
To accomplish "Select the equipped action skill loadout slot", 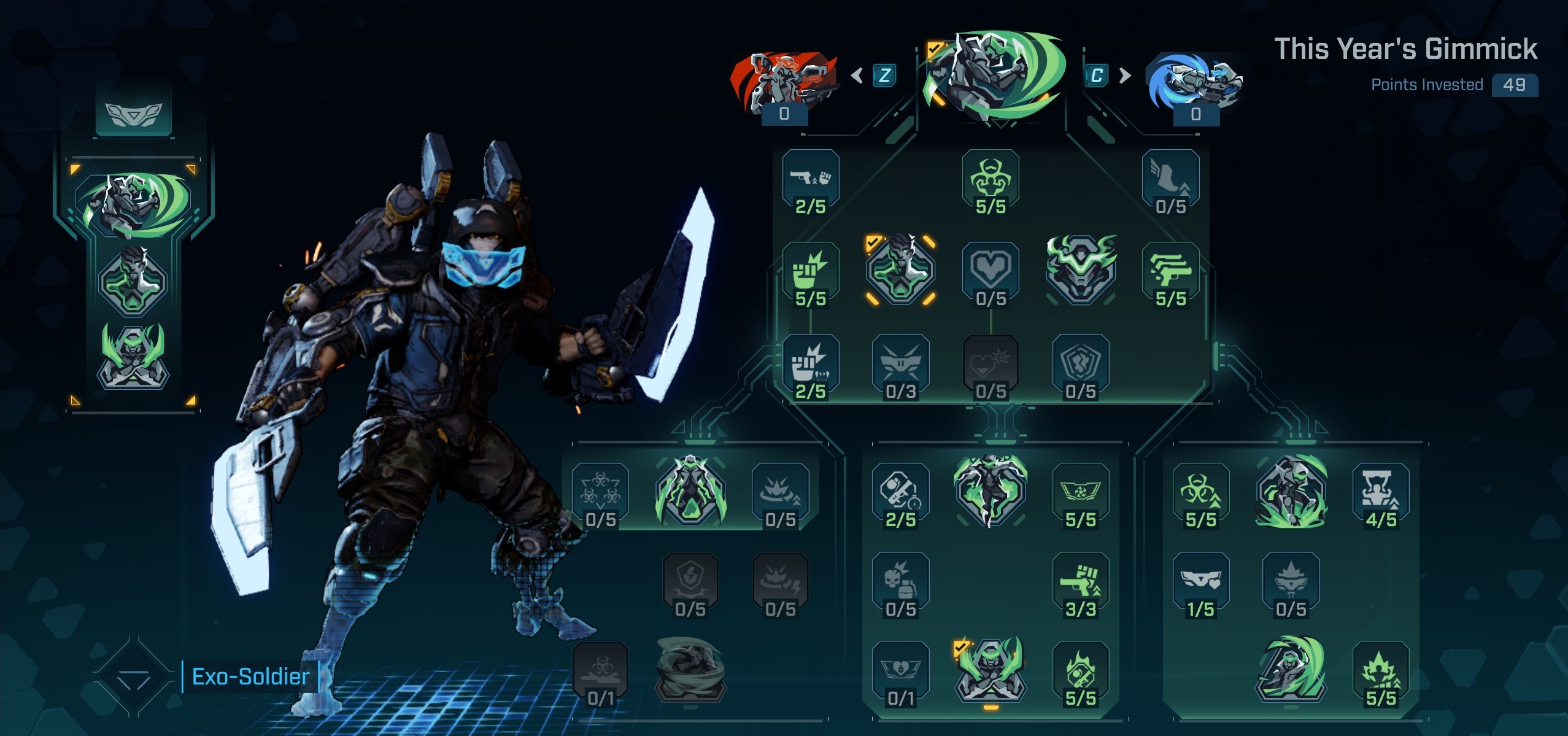I will 133,204.
